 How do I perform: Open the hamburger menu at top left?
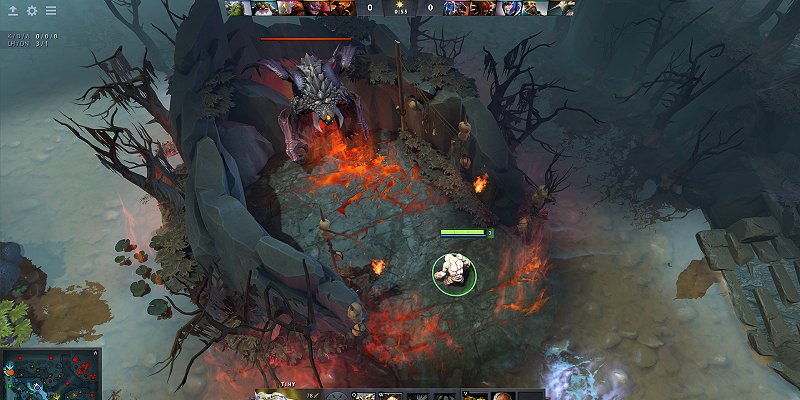(51, 10)
